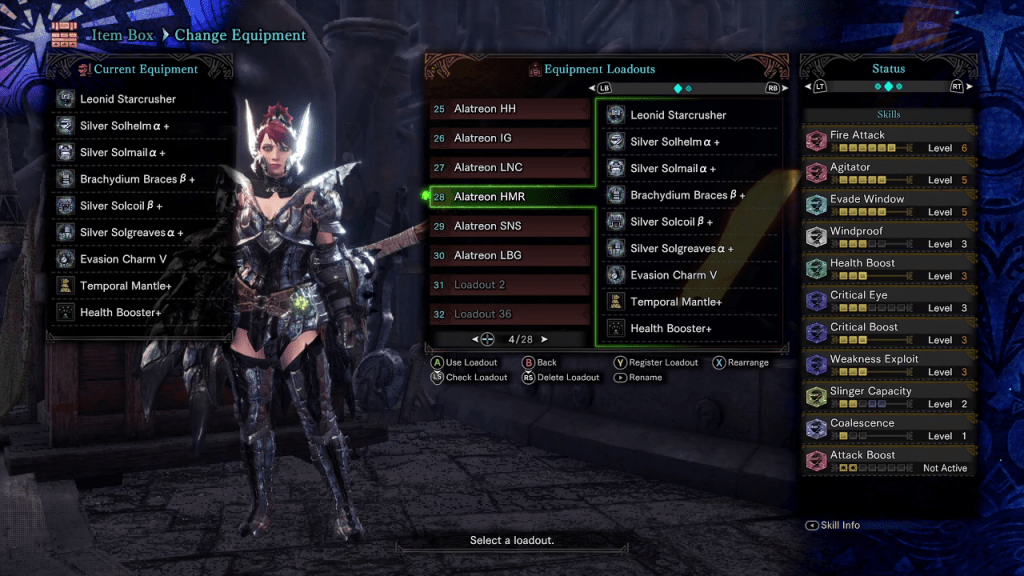Viewport: 1024px width, 576px height.
Task: Choose the Alatreon SNS loadout
Action: tap(510, 226)
